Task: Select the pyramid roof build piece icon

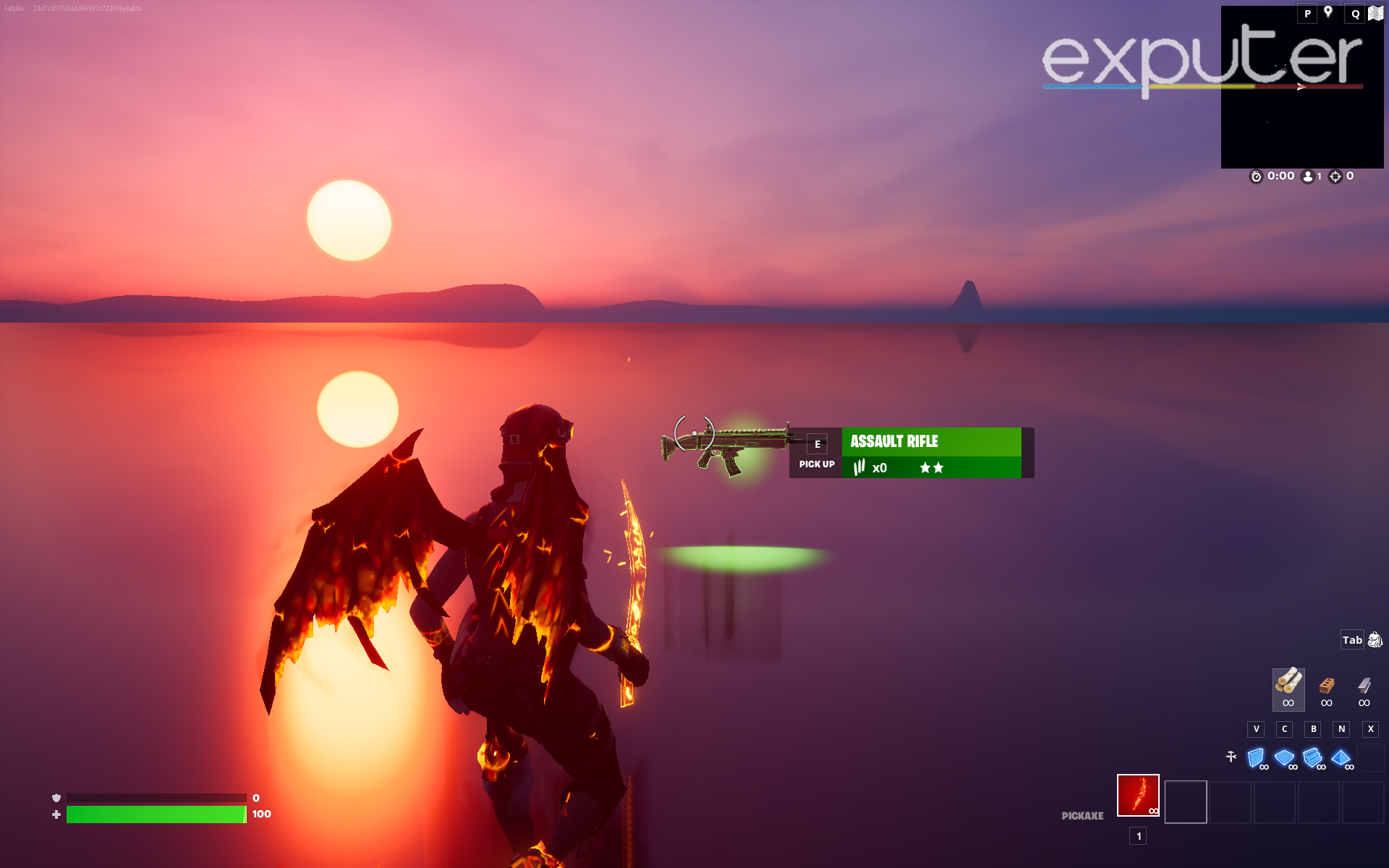Action: 1341,758
